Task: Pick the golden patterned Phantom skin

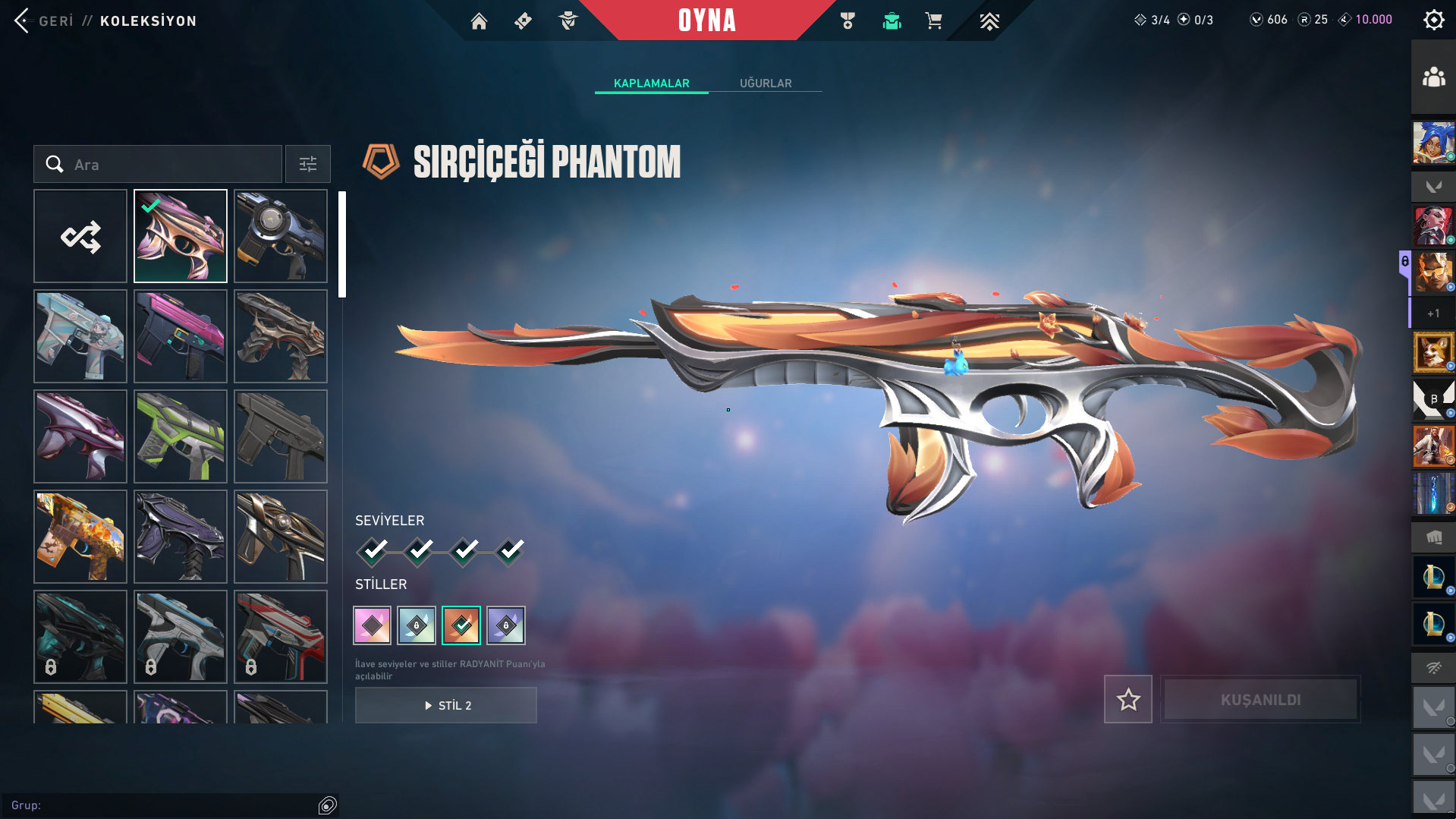Action: (x=80, y=537)
